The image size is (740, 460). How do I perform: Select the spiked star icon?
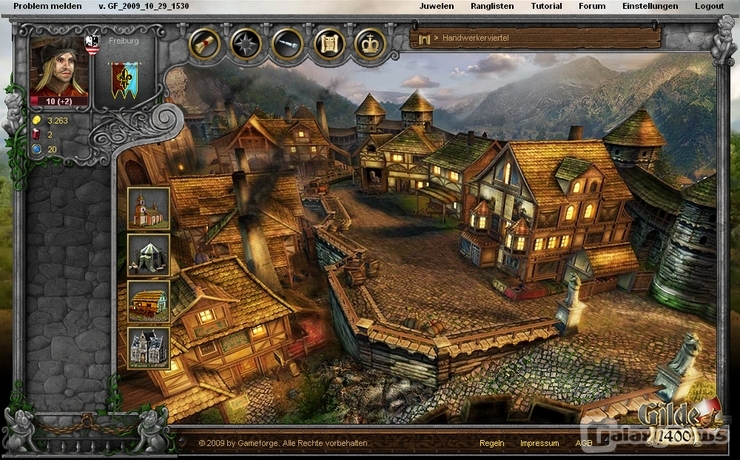click(246, 43)
